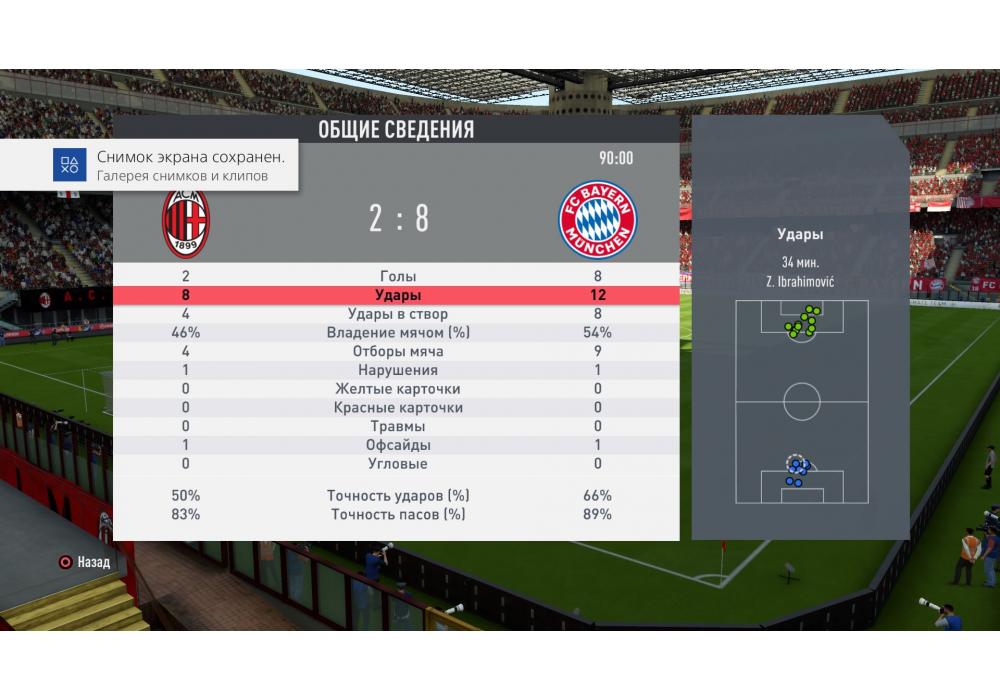
Task: Choose the Нарушения stats row
Action: [398, 371]
